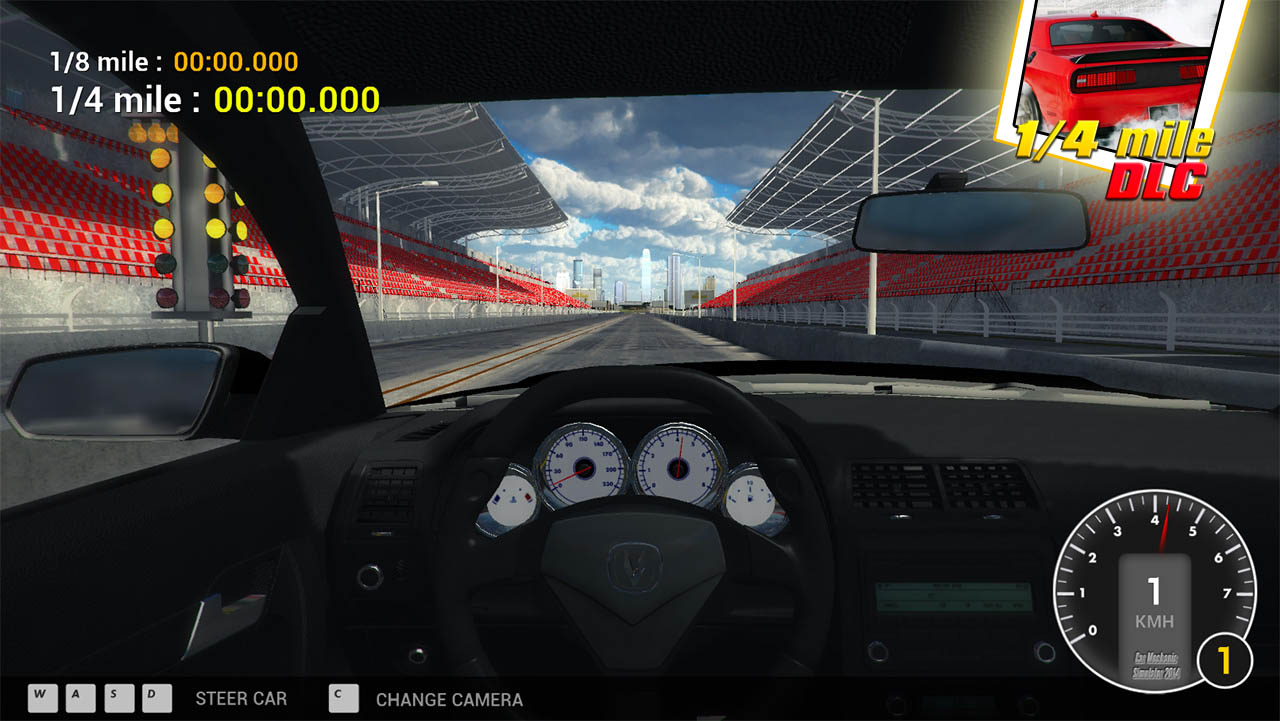Viewport: 1280px width, 721px height.
Task: Click the CHANGE CAMERA label
Action: tap(448, 700)
